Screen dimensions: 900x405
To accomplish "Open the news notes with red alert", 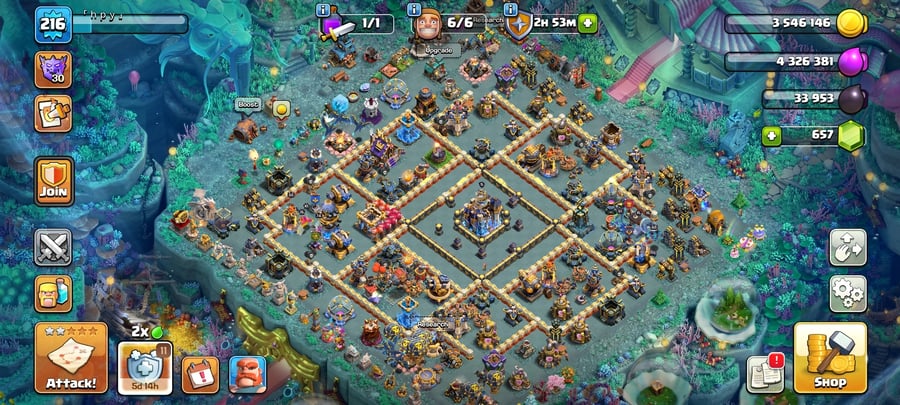I will coord(765,373).
